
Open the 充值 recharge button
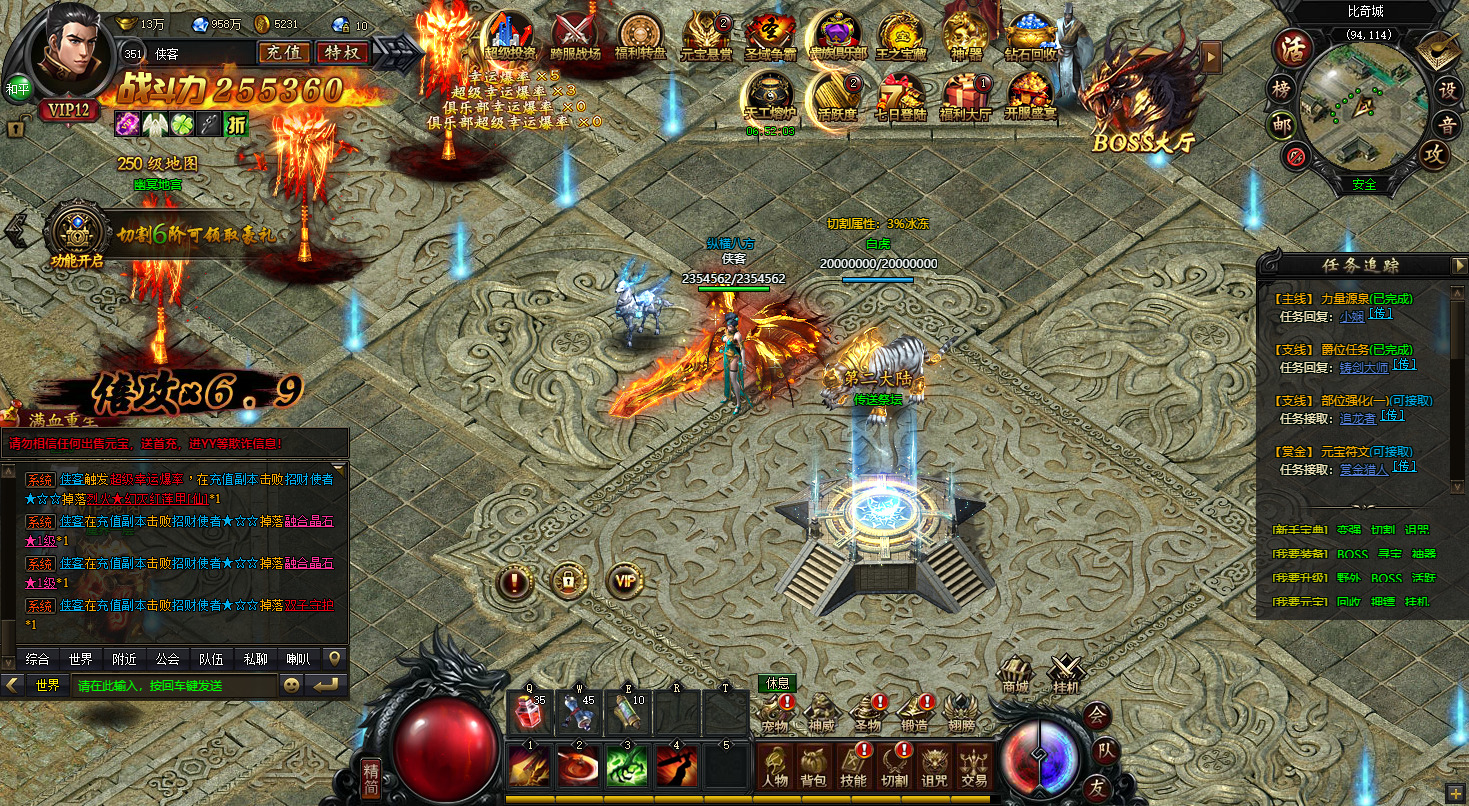coord(284,52)
